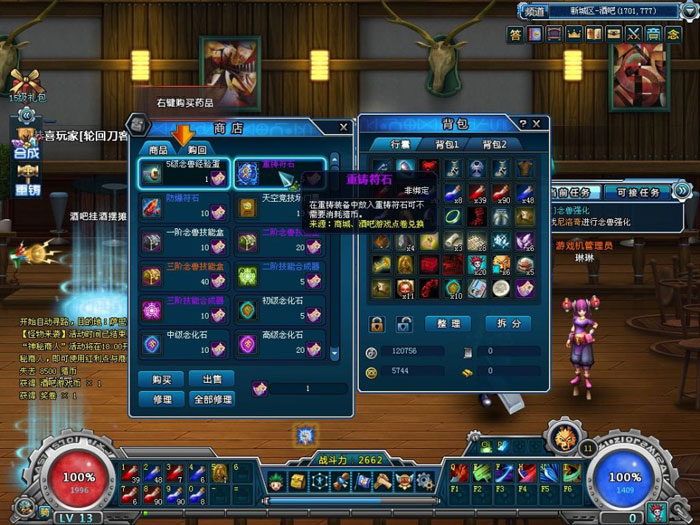The image size is (700, 525).
Task: Click the sell (出售) button
Action: (x=212, y=379)
